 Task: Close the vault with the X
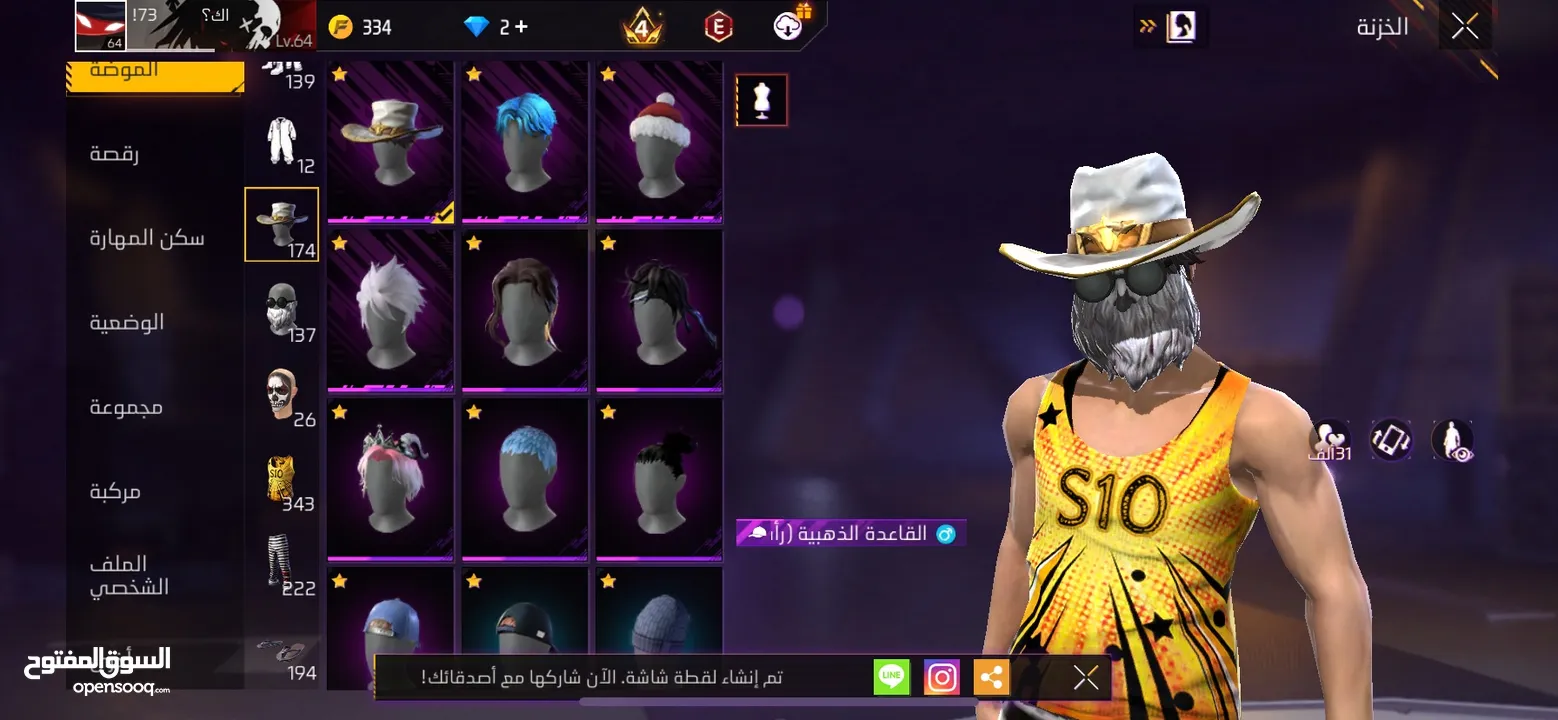coord(1463,26)
